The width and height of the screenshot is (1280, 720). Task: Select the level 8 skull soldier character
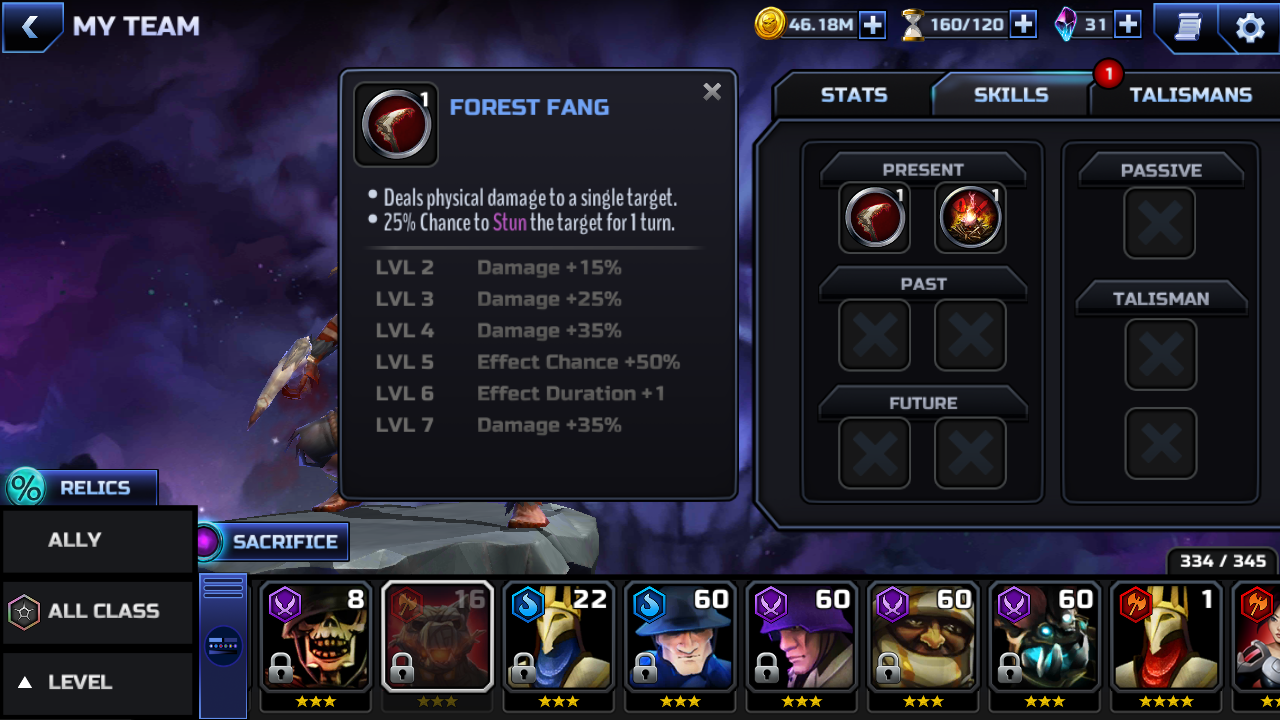[315, 637]
